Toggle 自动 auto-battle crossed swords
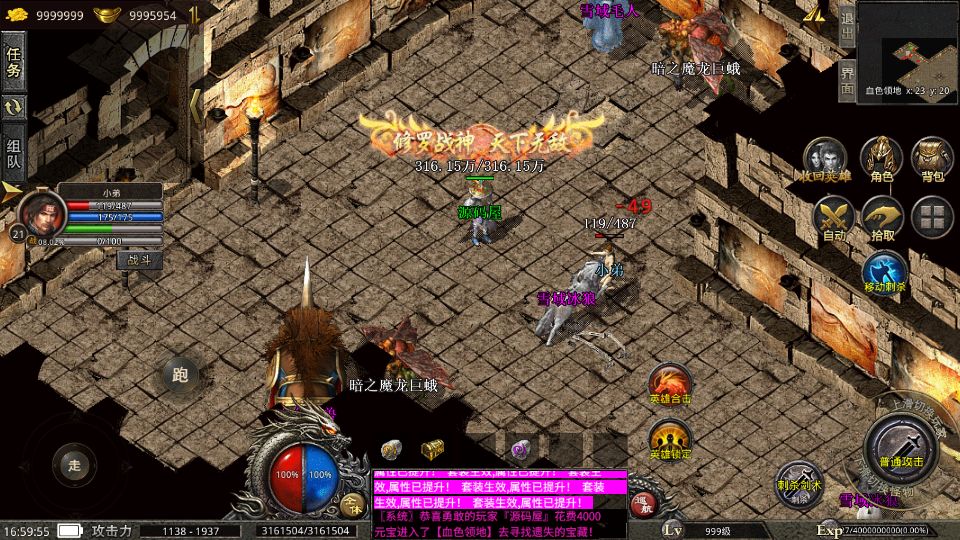Viewport: 960px width, 540px height. (x=832, y=217)
